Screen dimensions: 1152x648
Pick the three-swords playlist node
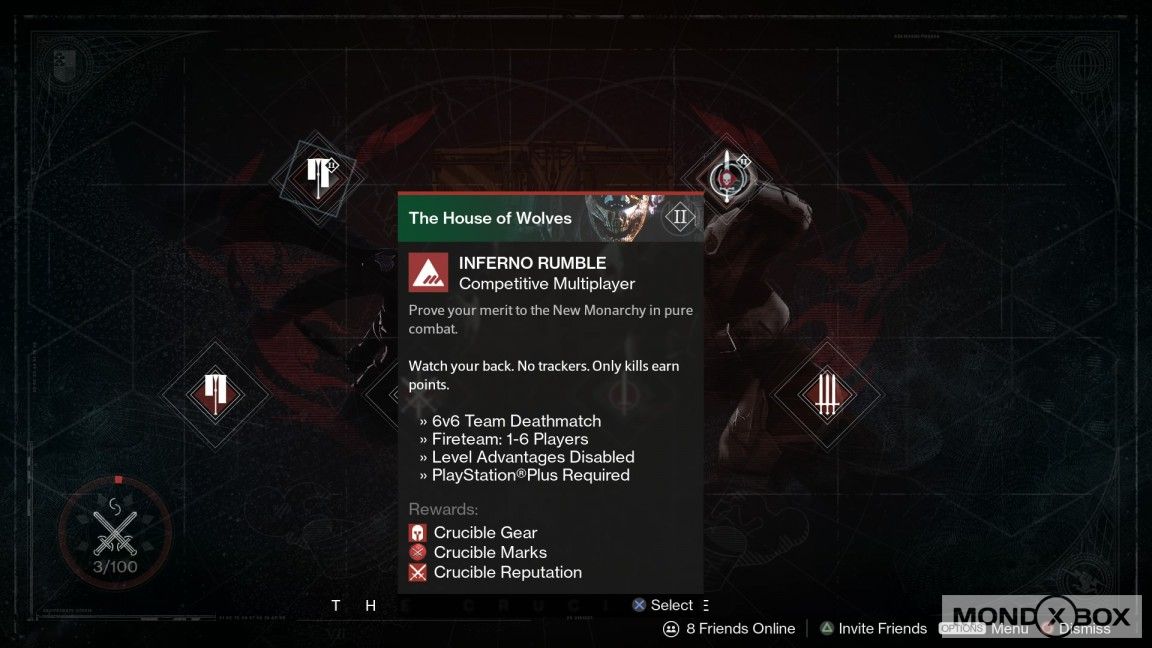click(826, 393)
